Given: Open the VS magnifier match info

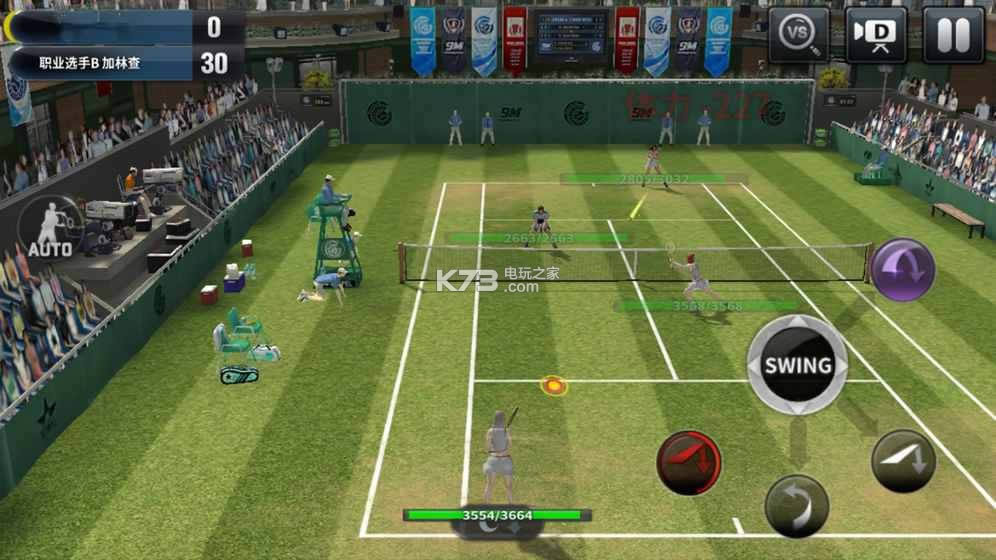Looking at the screenshot, I should (799, 35).
